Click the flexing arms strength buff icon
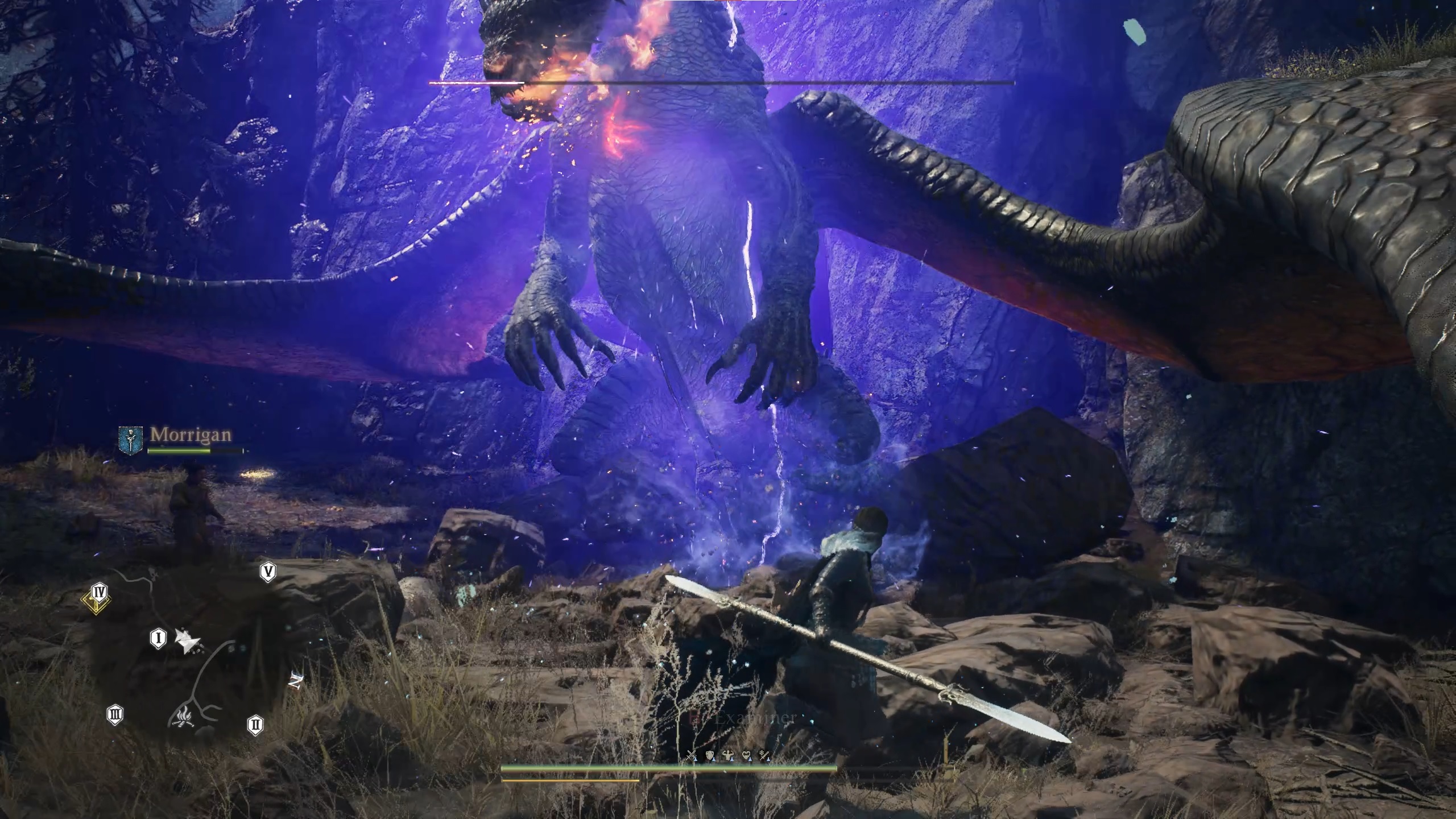Viewport: 1456px width, 819px height. 729,756
